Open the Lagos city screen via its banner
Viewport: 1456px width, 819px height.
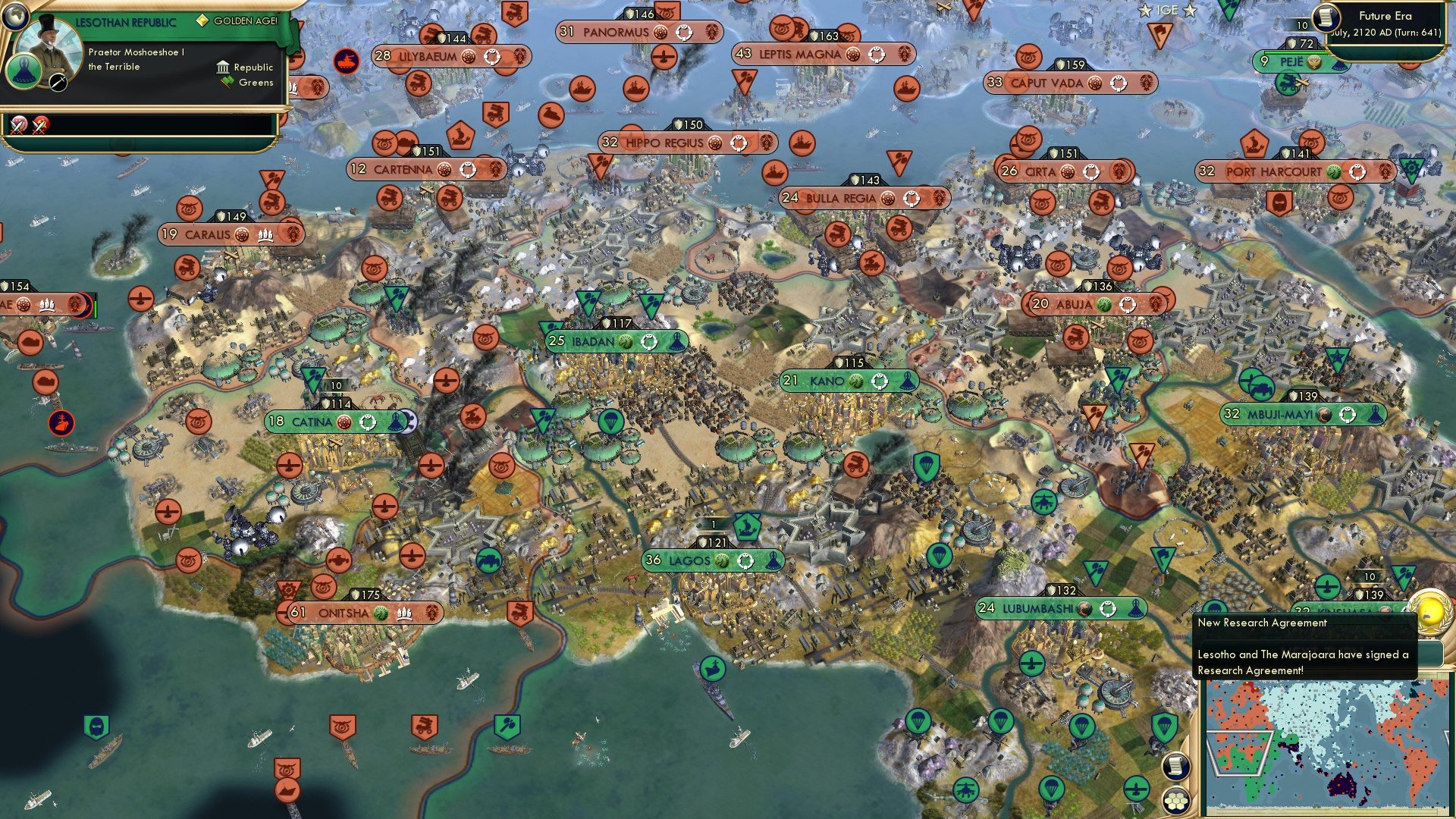[713, 561]
